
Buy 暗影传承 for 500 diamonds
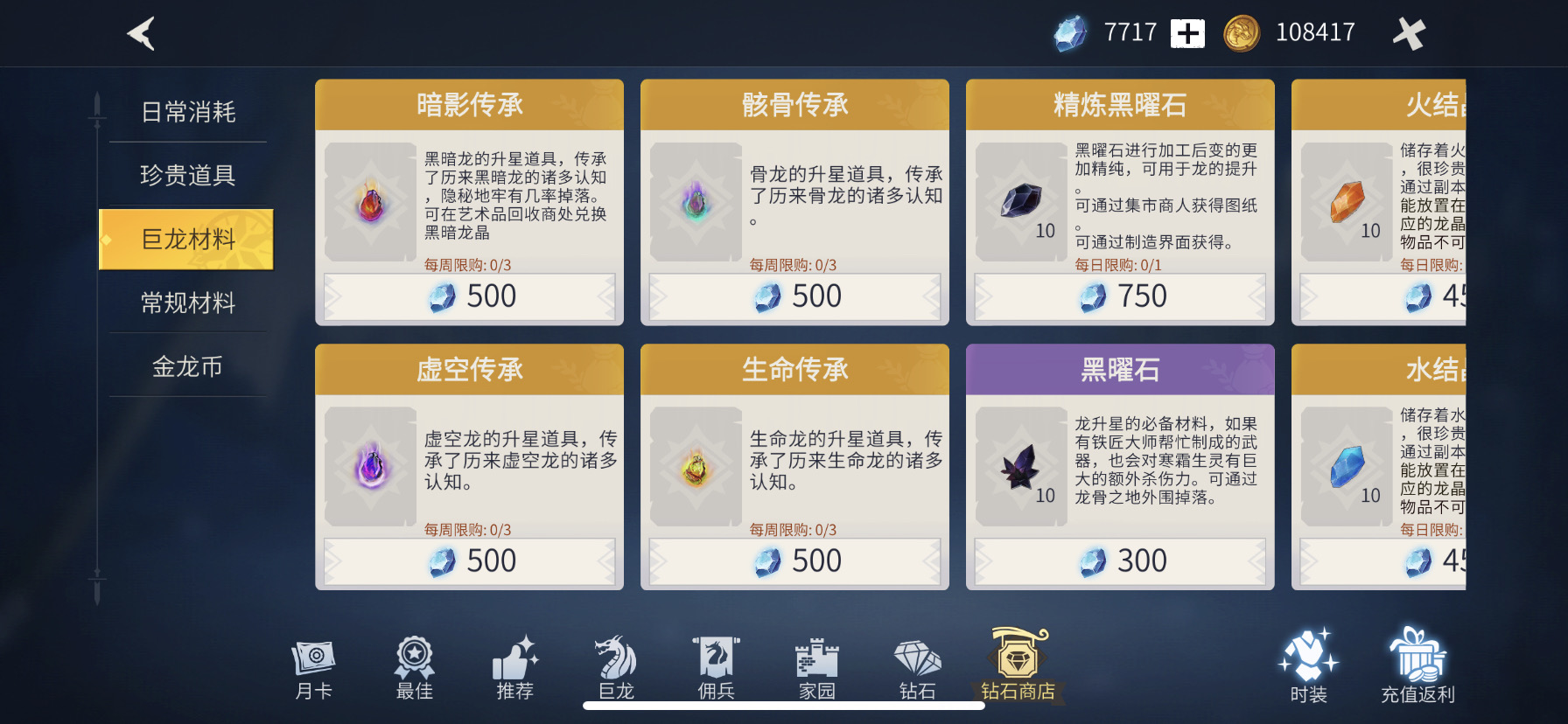tap(468, 296)
